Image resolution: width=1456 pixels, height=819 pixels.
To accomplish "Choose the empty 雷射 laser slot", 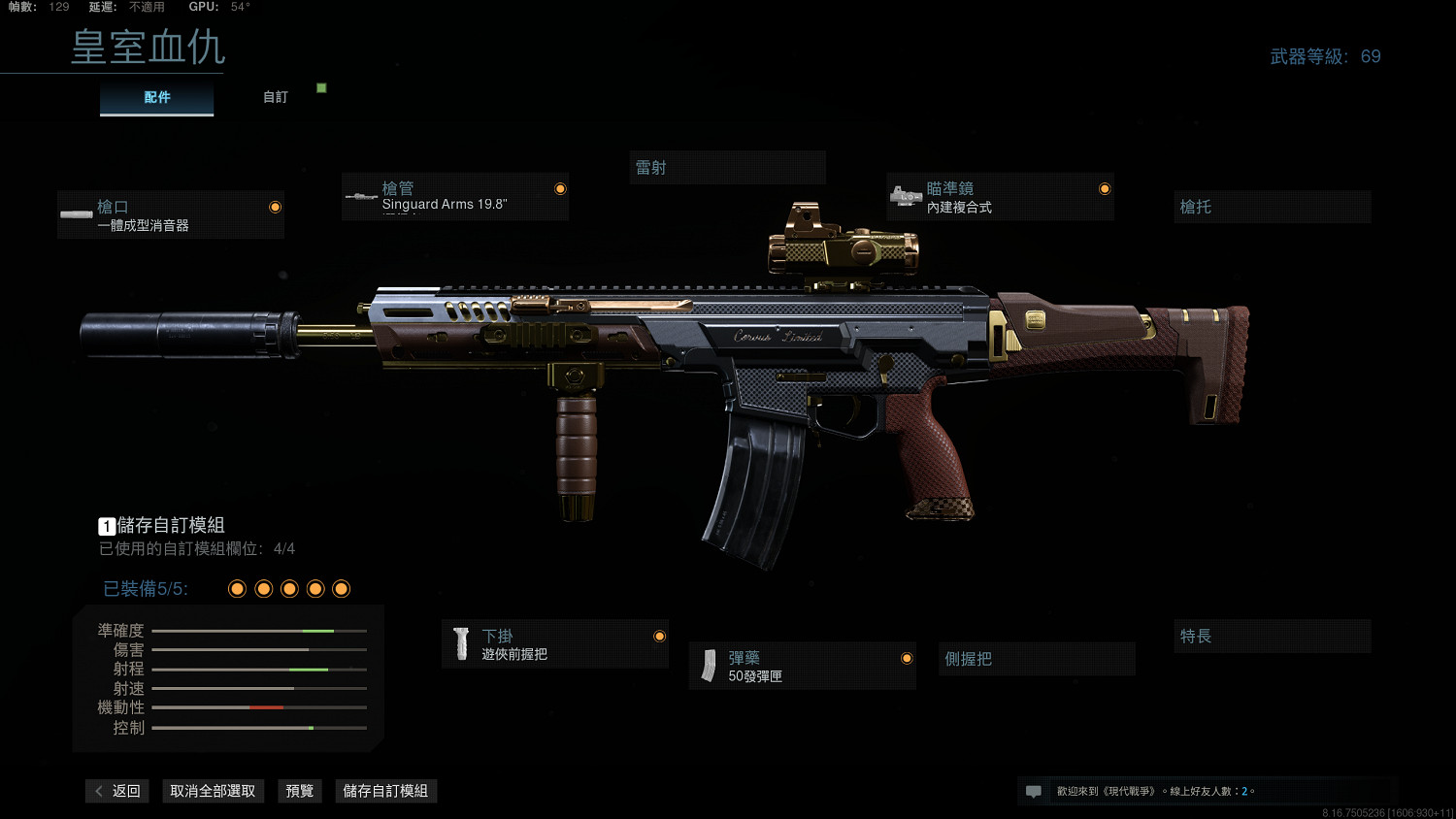I will tap(728, 168).
